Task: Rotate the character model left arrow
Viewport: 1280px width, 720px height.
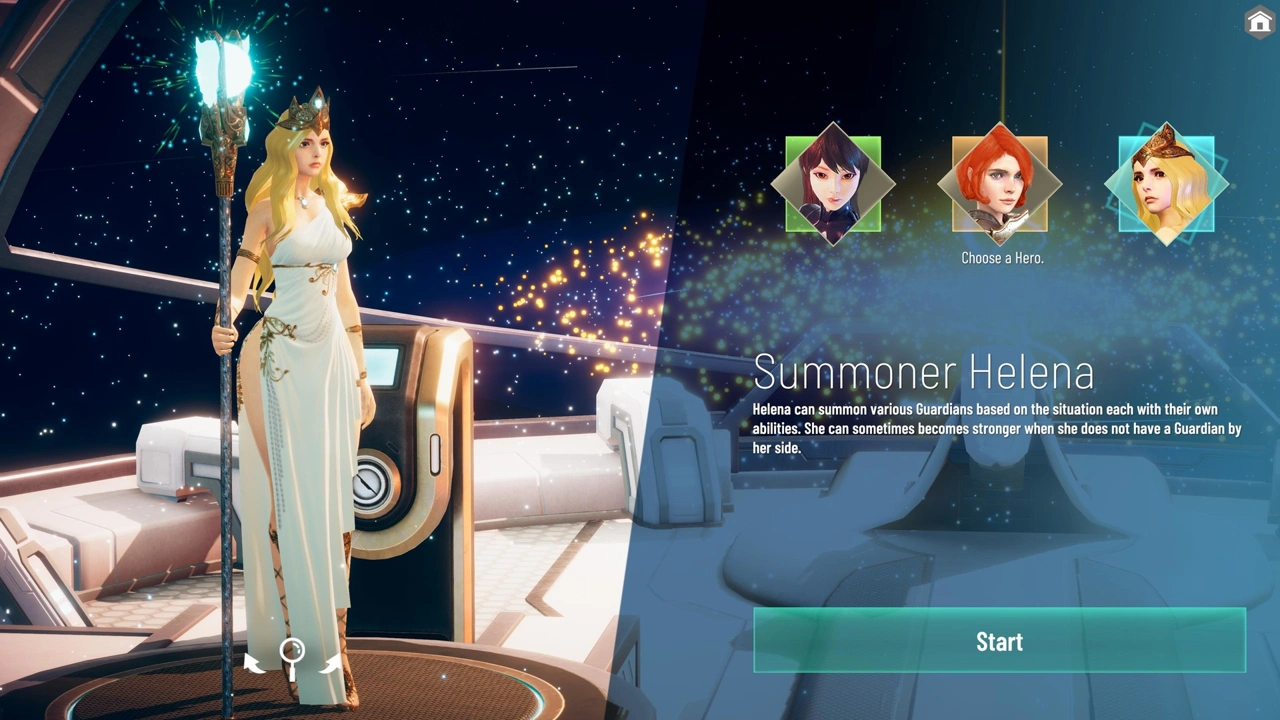Action: click(255, 661)
